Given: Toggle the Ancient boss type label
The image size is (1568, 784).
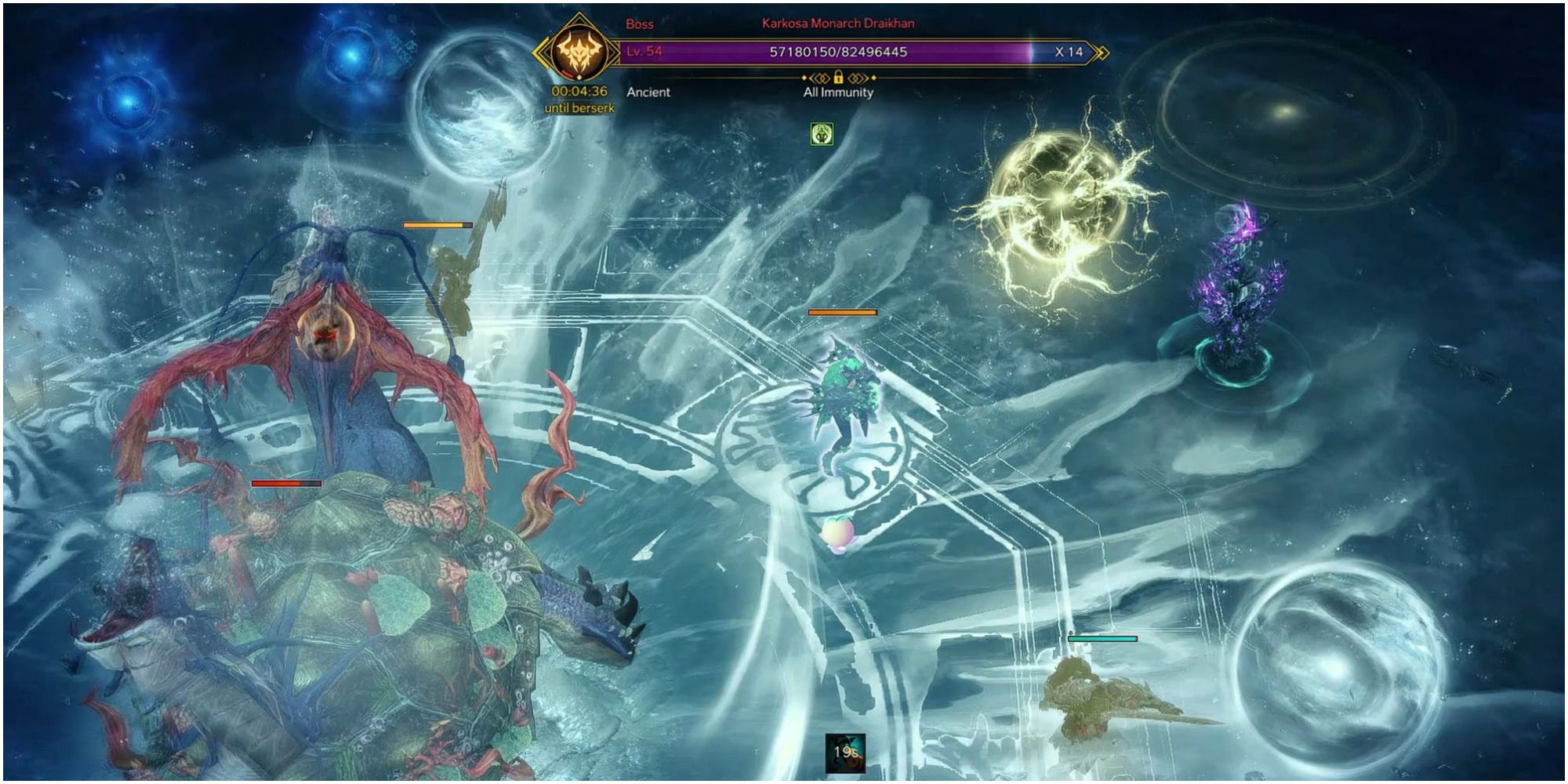Looking at the screenshot, I should 649,92.
